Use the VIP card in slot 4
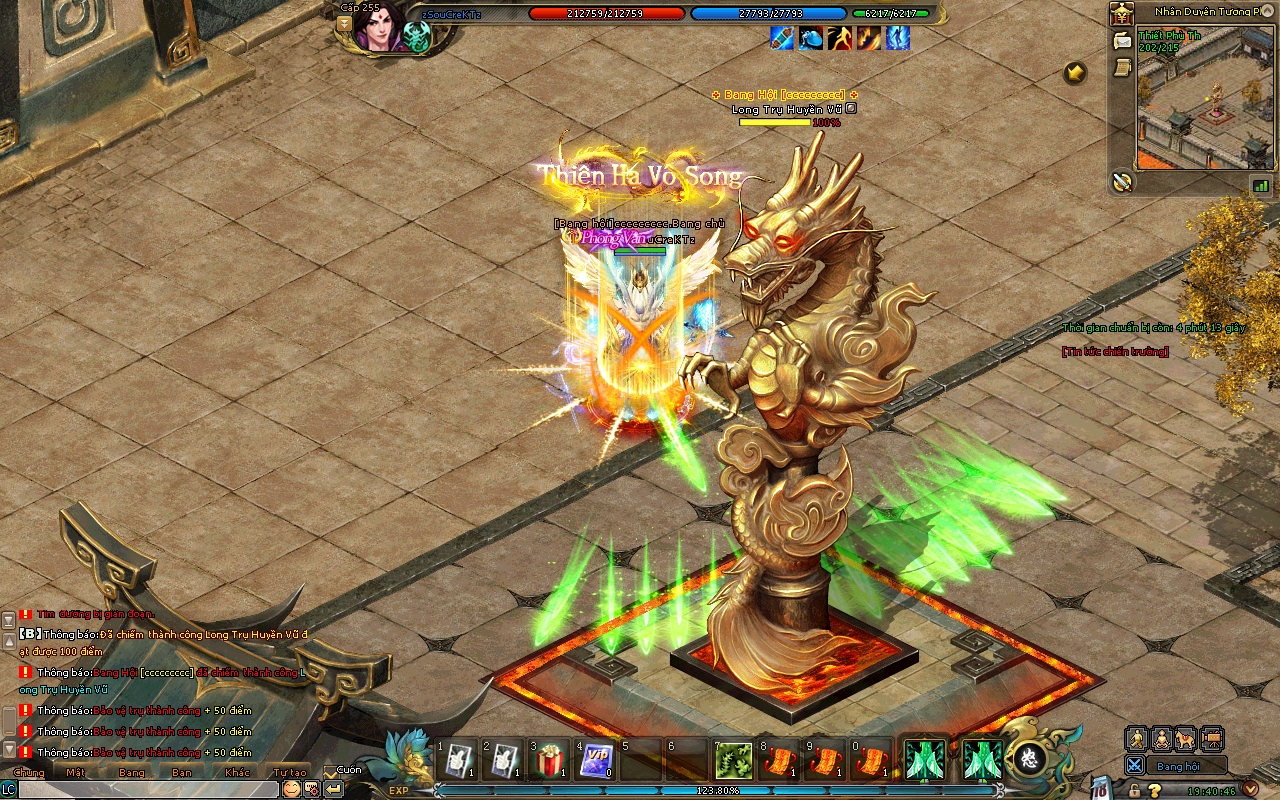This screenshot has height=800, width=1280. (x=595, y=762)
